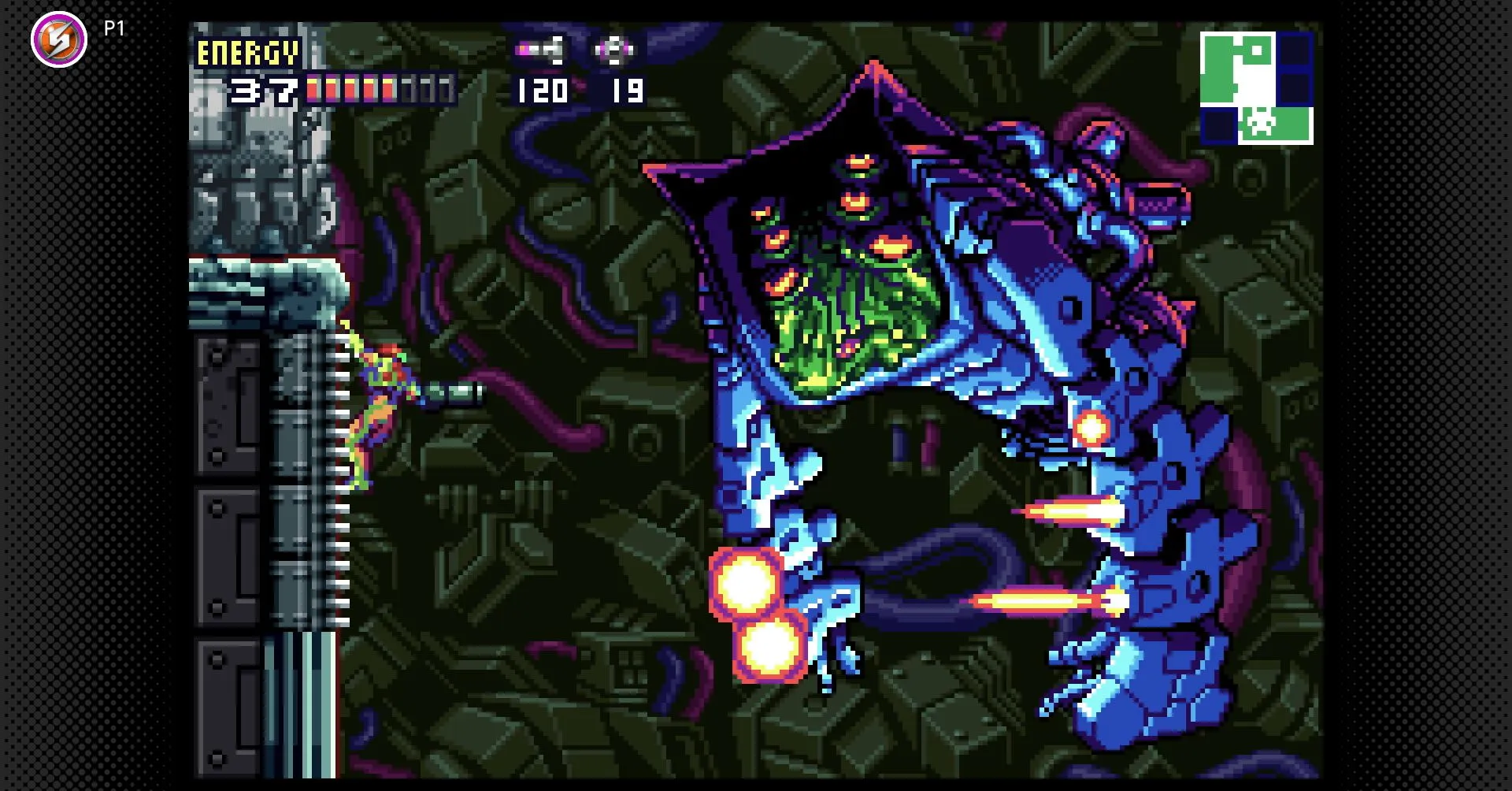
Task: Select the power bomb icon
Action: coord(613,51)
